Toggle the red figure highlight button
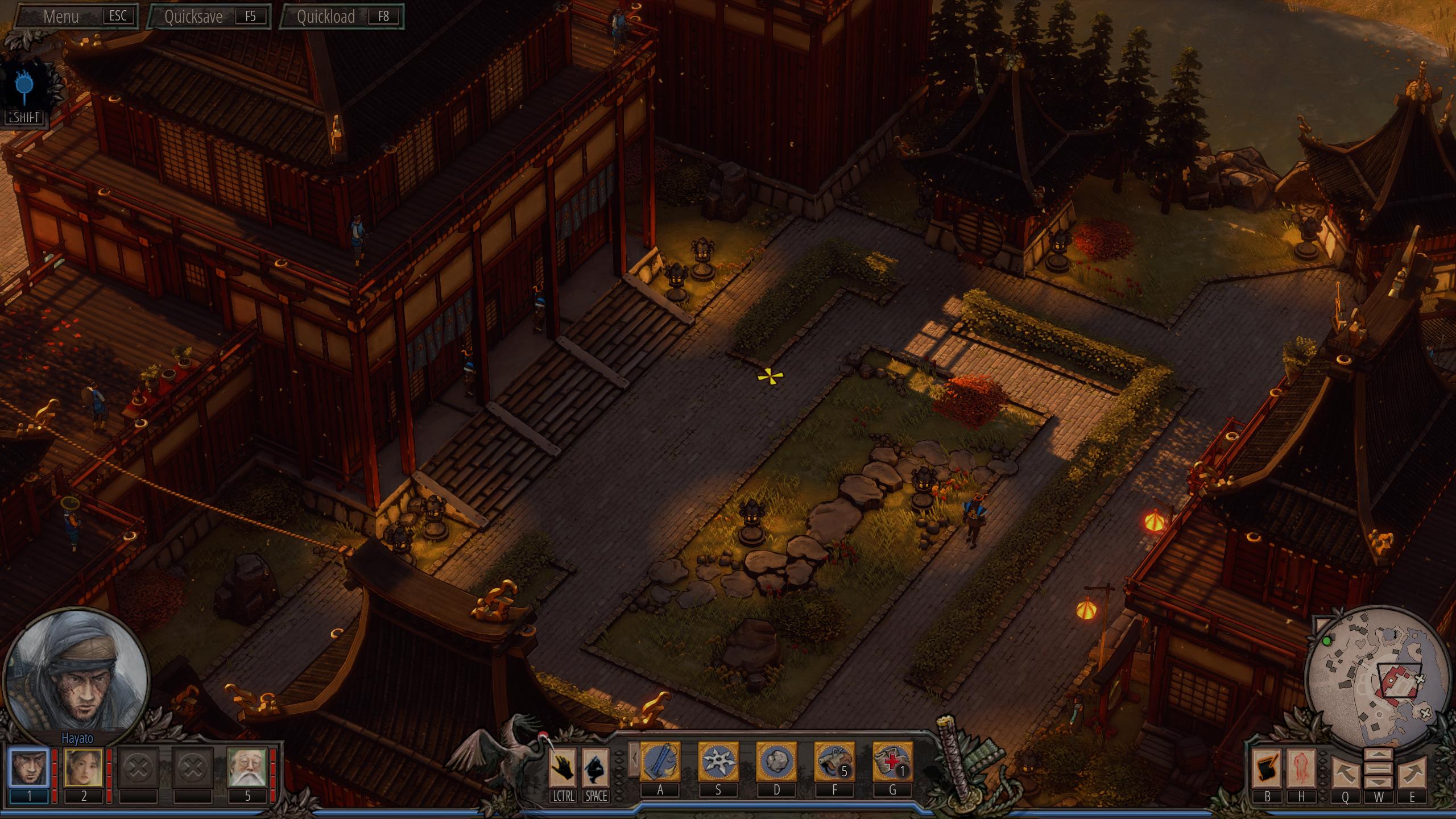Image resolution: width=1456 pixels, height=819 pixels. point(1301,767)
